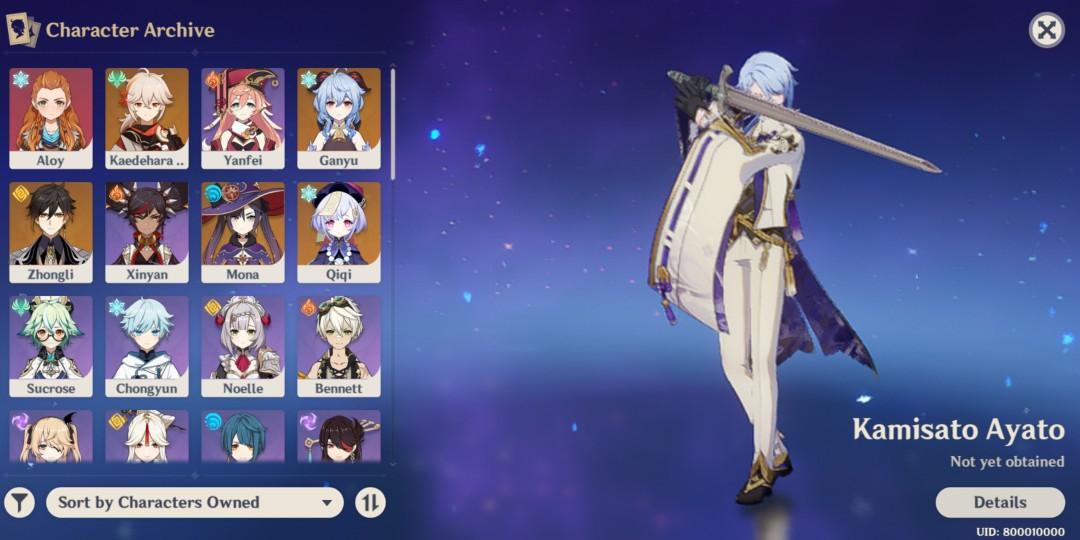This screenshot has height=540, width=1080.
Task: Pick Bennett in the character list
Action: point(339,346)
